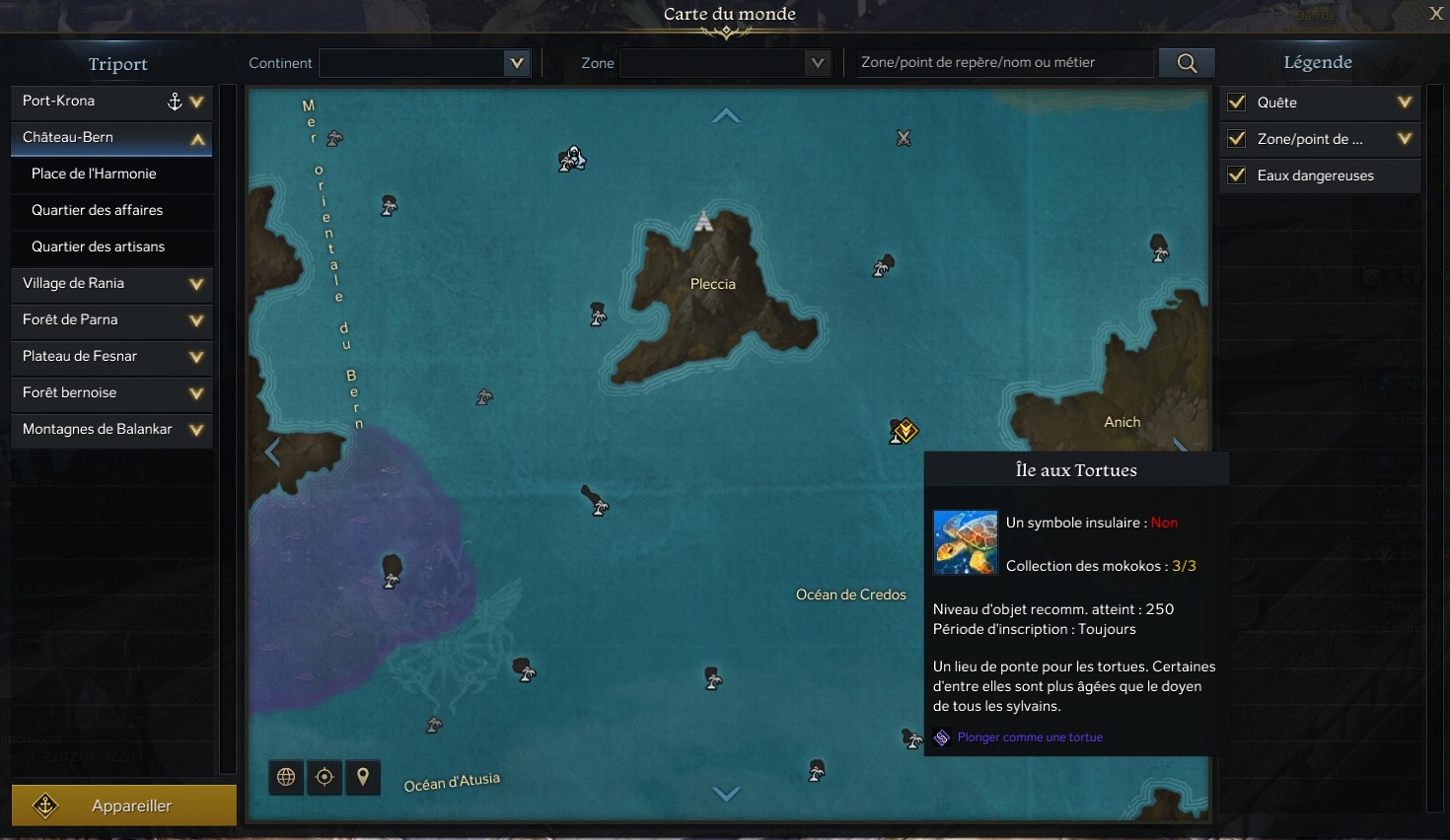Expand Forêt de Parna entry
1450x840 pixels.
(196, 320)
